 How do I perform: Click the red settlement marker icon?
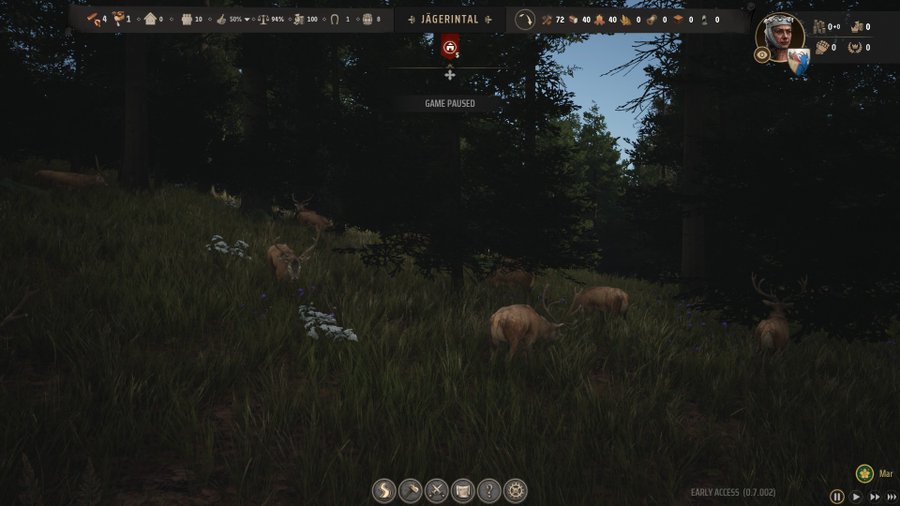coord(450,46)
